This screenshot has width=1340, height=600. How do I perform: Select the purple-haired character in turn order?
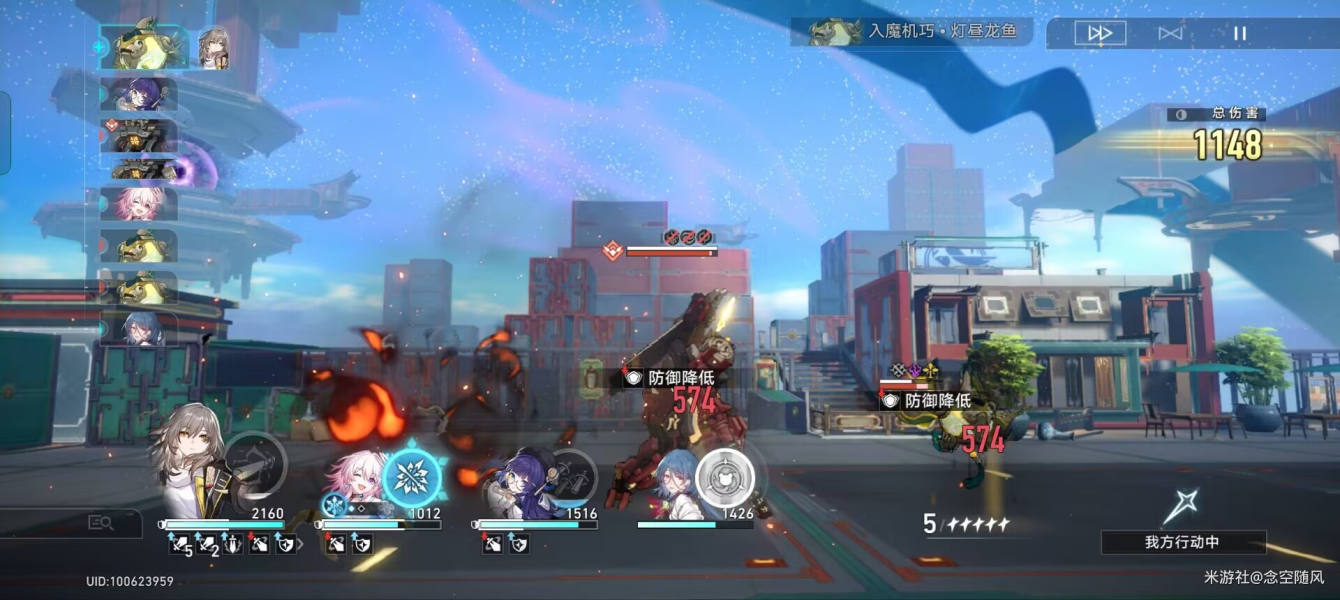pyautogui.click(x=139, y=95)
